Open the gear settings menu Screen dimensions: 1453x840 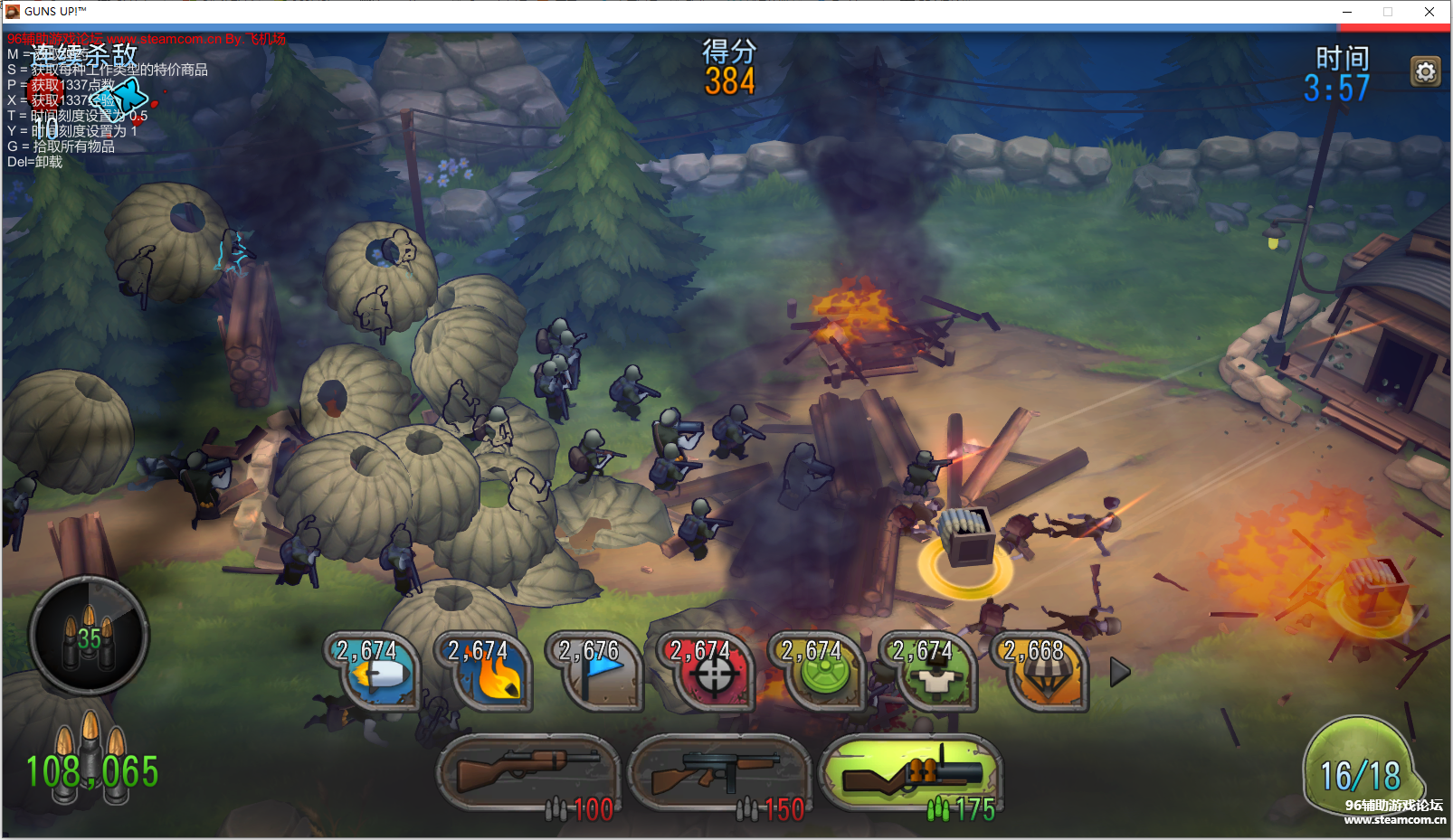(x=1425, y=71)
